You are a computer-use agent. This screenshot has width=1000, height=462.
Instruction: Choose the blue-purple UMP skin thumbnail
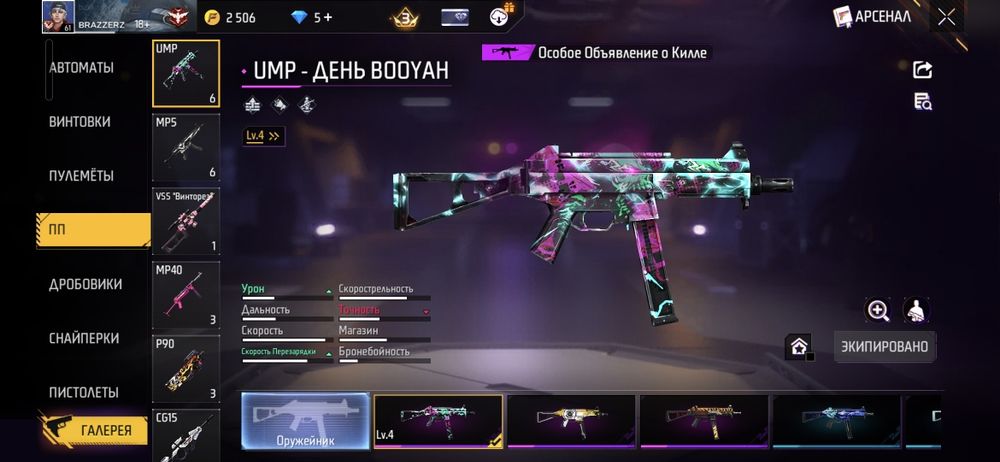pyautogui.click(x=837, y=420)
